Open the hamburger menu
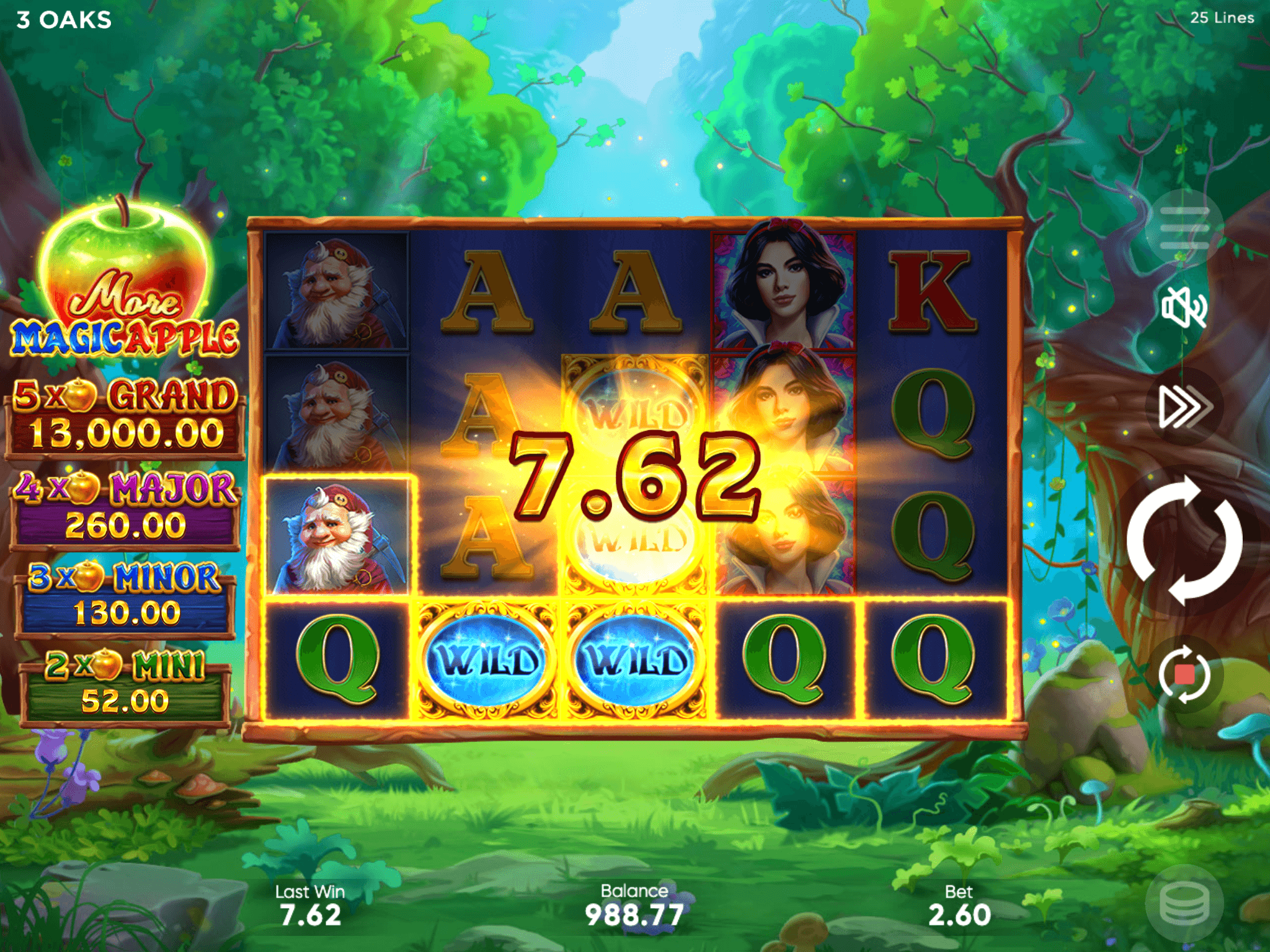Image resolution: width=1270 pixels, height=952 pixels. pos(1184,228)
